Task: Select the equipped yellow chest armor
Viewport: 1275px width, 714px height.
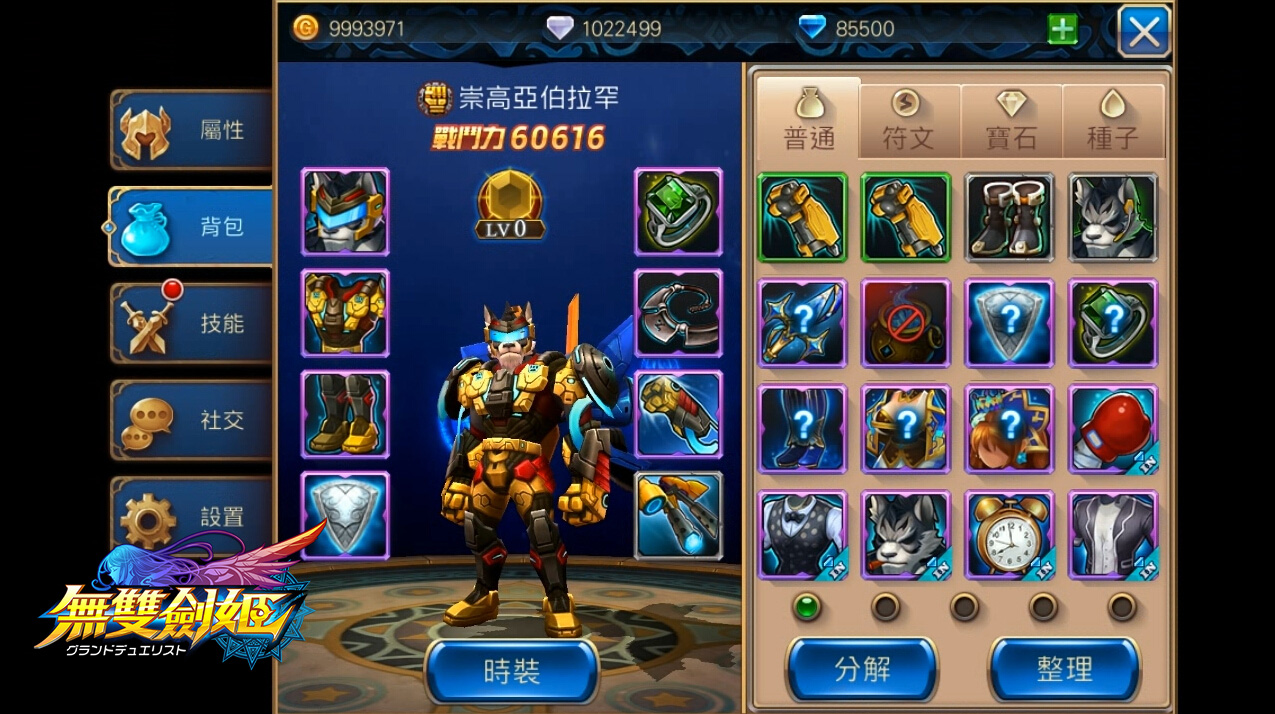Action: (345, 313)
